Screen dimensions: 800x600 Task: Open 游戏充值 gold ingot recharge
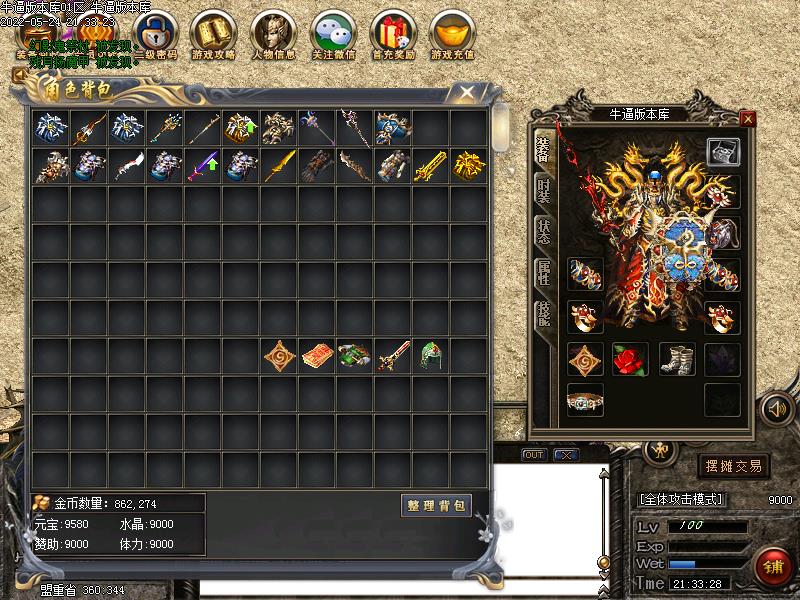point(453,35)
